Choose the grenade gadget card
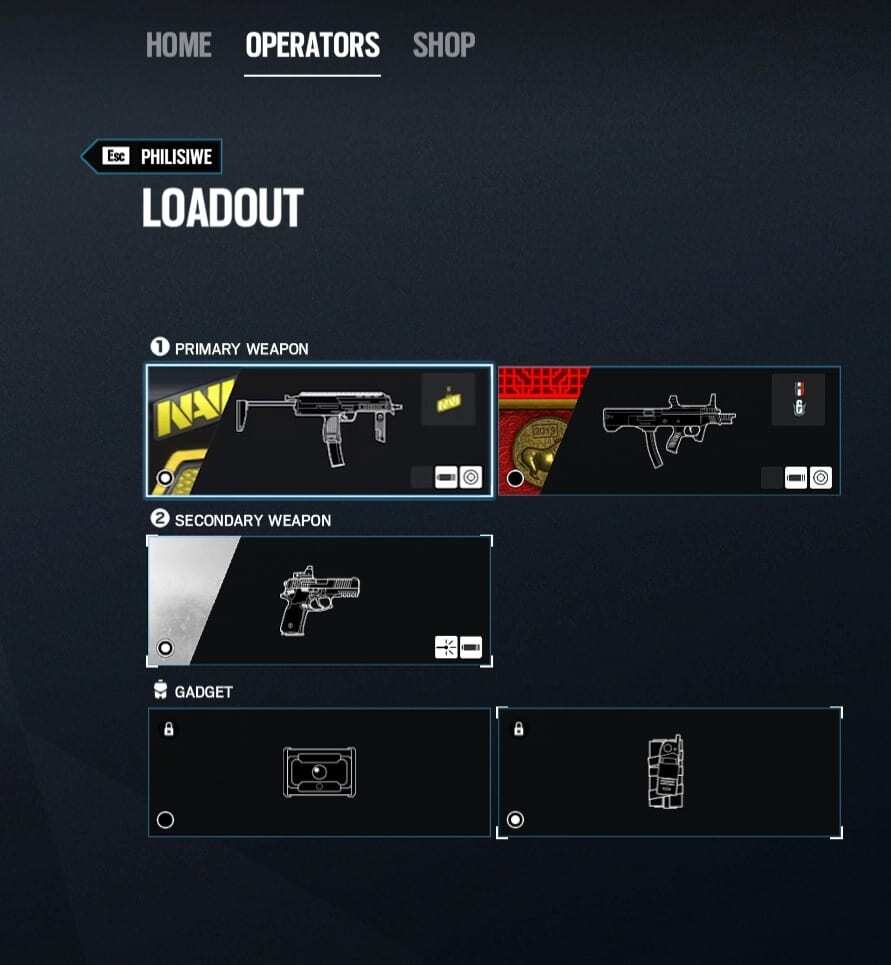Viewport: 891px width, 965px height. click(668, 772)
